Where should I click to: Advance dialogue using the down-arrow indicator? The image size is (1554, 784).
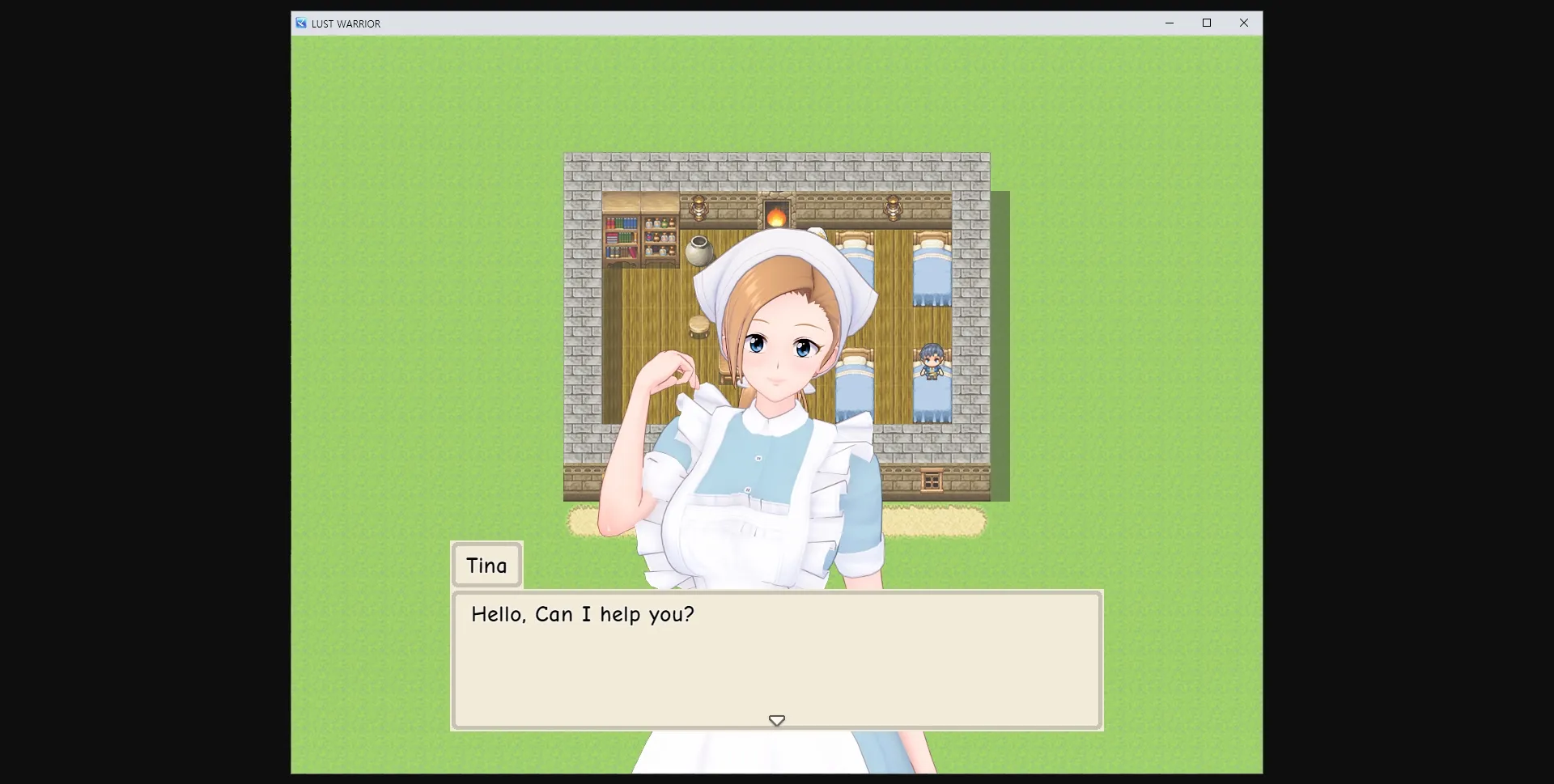(x=776, y=720)
